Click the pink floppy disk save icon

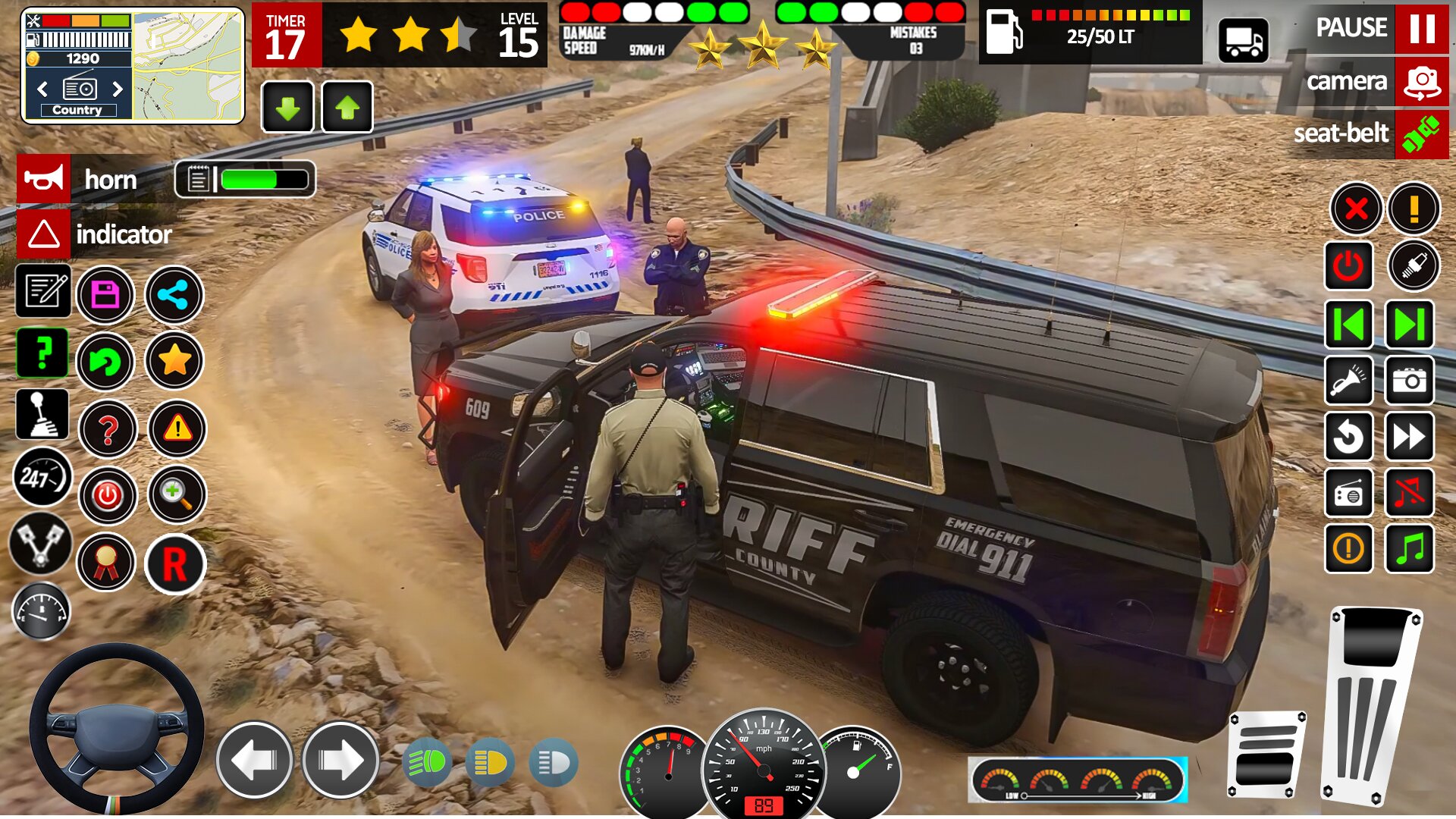[x=105, y=296]
